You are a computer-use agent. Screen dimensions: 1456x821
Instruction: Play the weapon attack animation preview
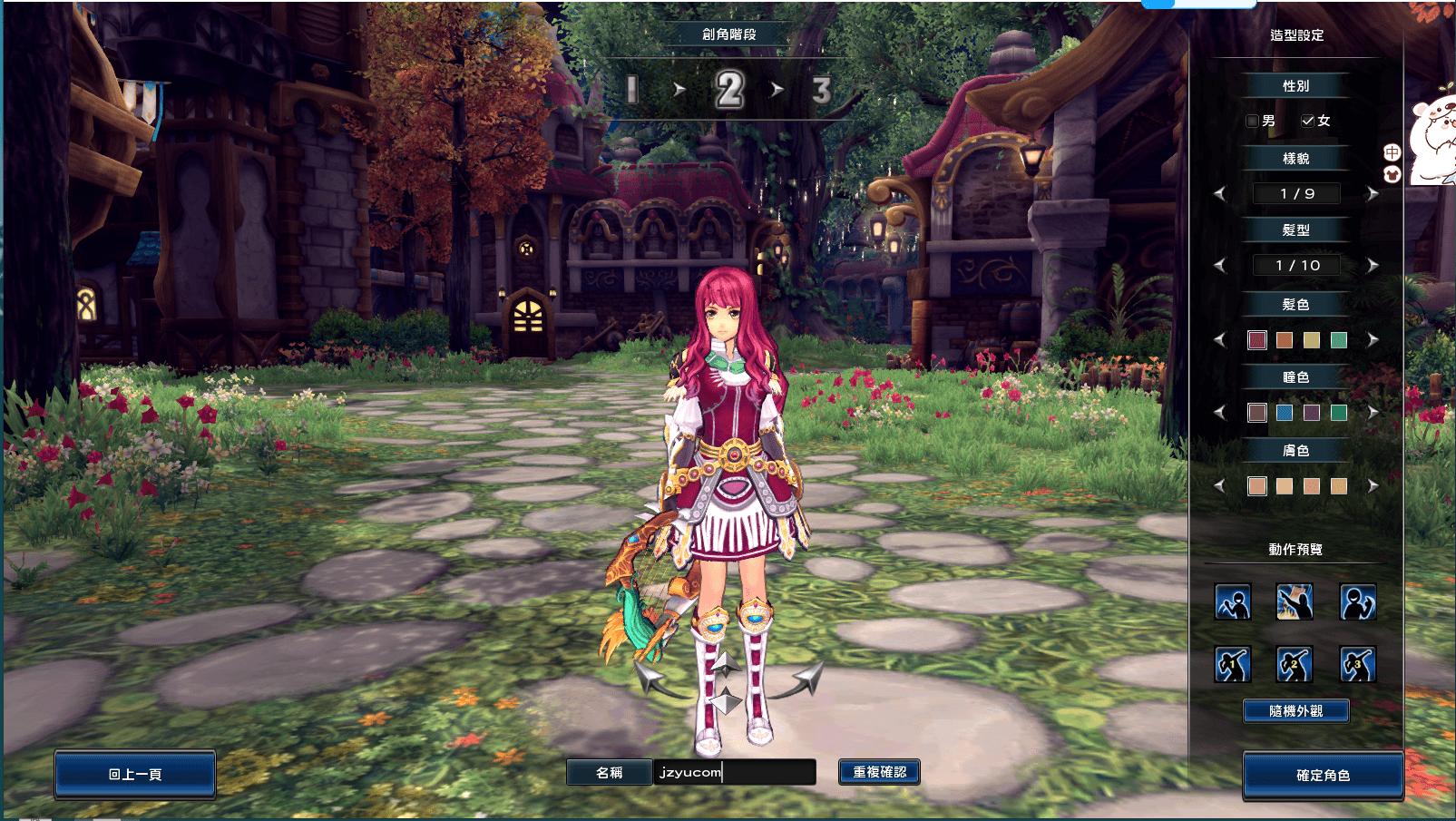[1230, 602]
